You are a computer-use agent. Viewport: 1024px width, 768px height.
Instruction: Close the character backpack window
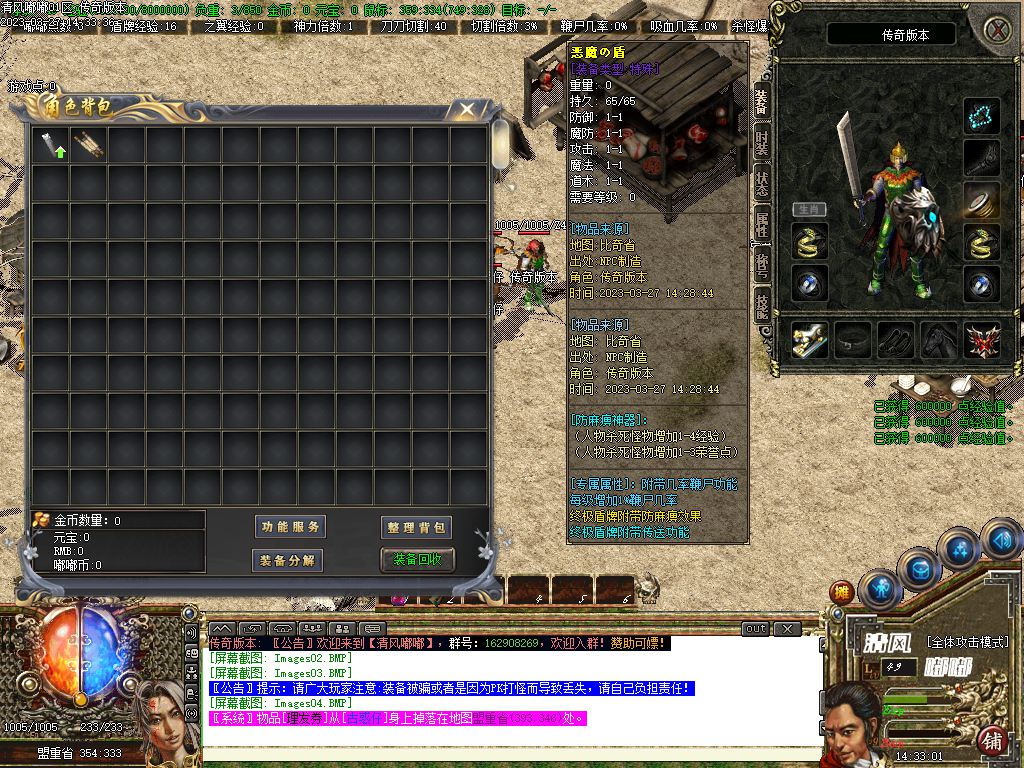click(466, 109)
